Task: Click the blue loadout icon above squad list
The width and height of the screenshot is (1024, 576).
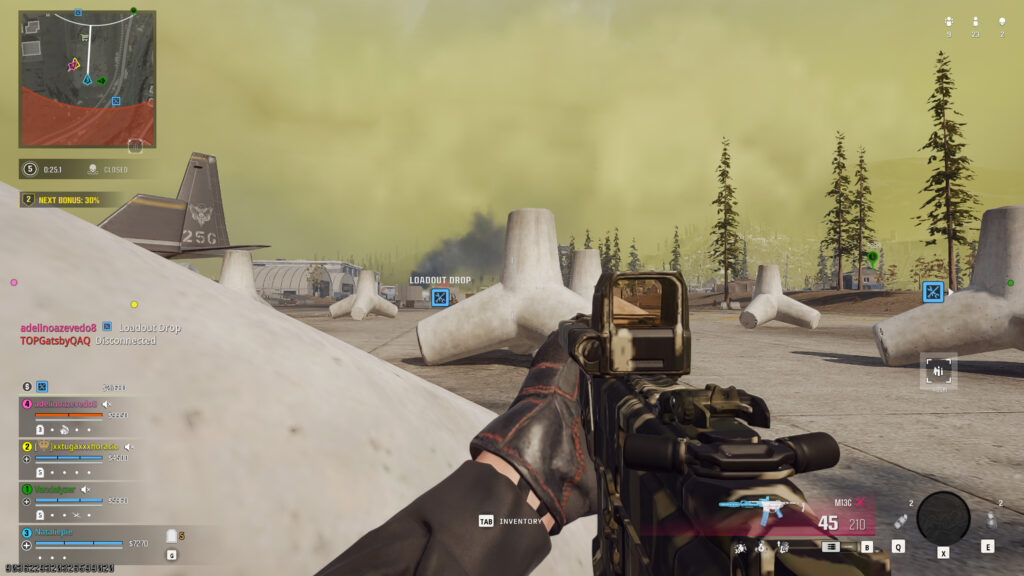Action: (42, 386)
